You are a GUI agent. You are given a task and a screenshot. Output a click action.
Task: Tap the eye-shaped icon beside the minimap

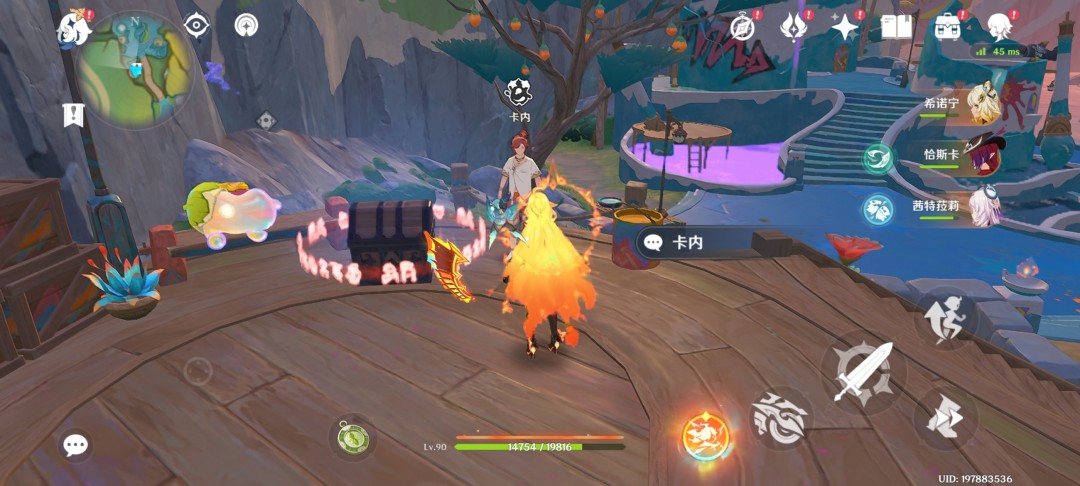point(197,26)
